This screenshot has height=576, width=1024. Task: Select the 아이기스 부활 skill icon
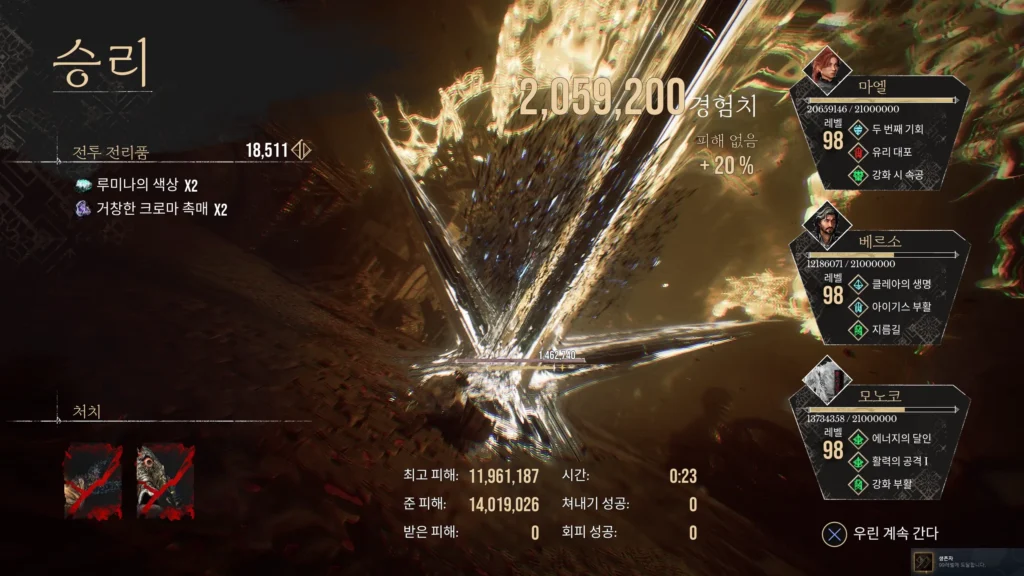(x=858, y=307)
